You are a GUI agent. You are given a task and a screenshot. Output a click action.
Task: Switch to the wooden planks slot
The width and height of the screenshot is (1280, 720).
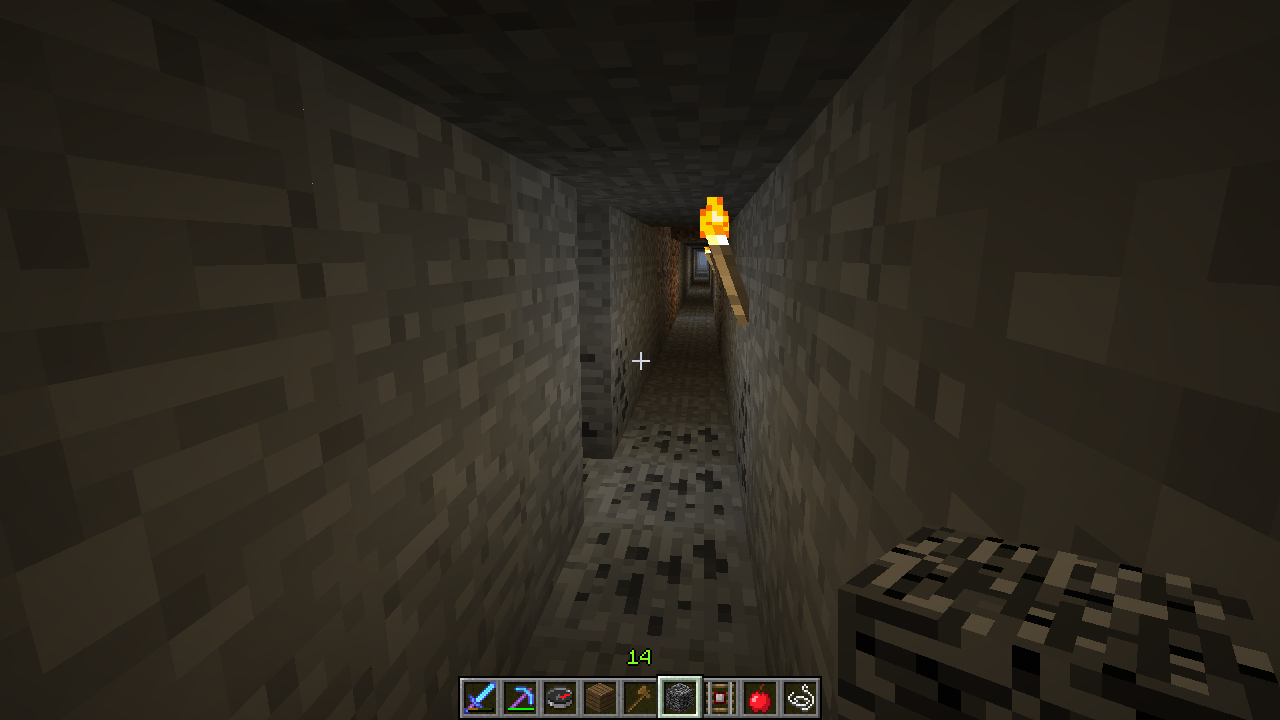point(600,697)
